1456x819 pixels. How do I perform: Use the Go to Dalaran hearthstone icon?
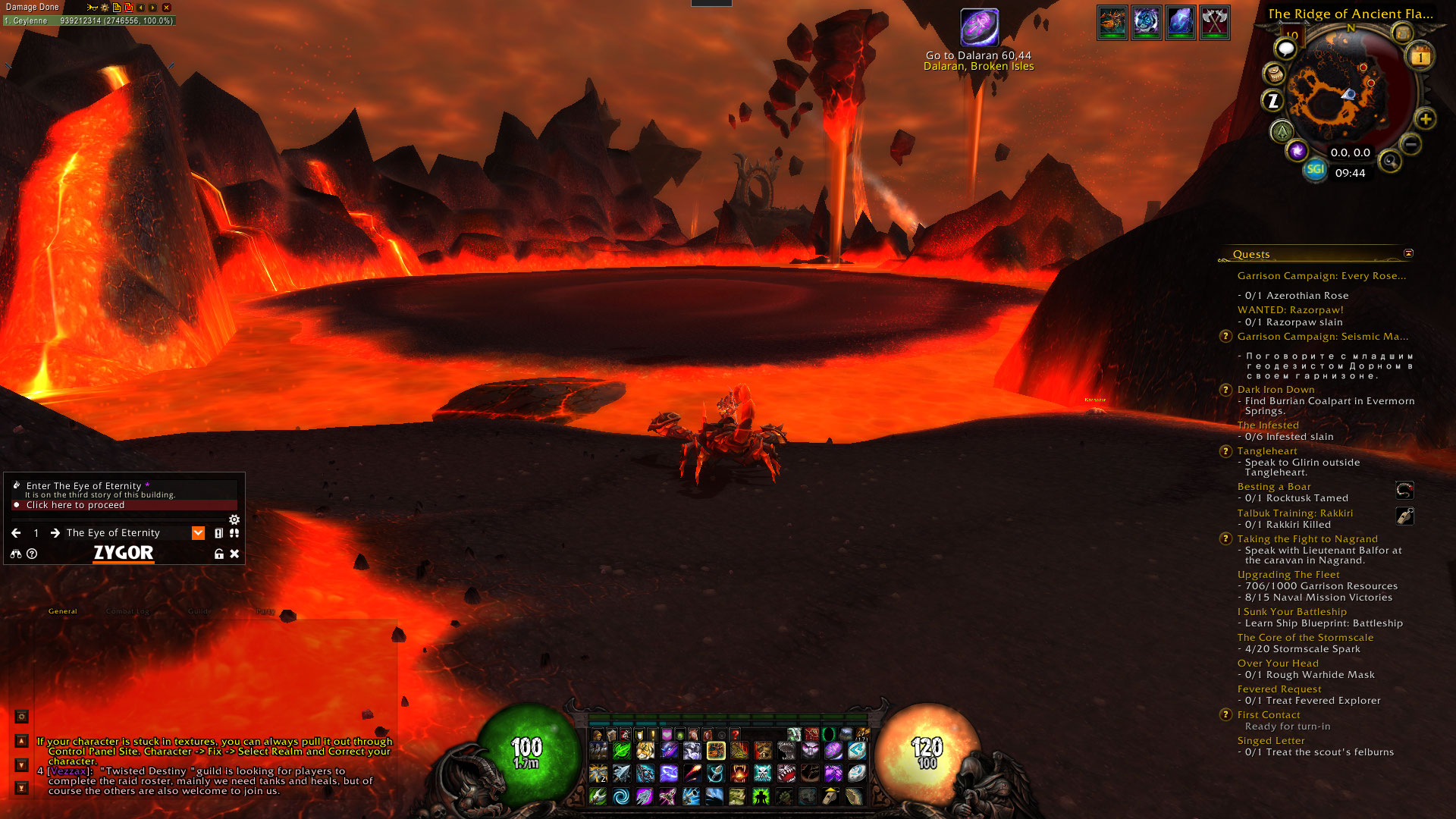(x=979, y=27)
